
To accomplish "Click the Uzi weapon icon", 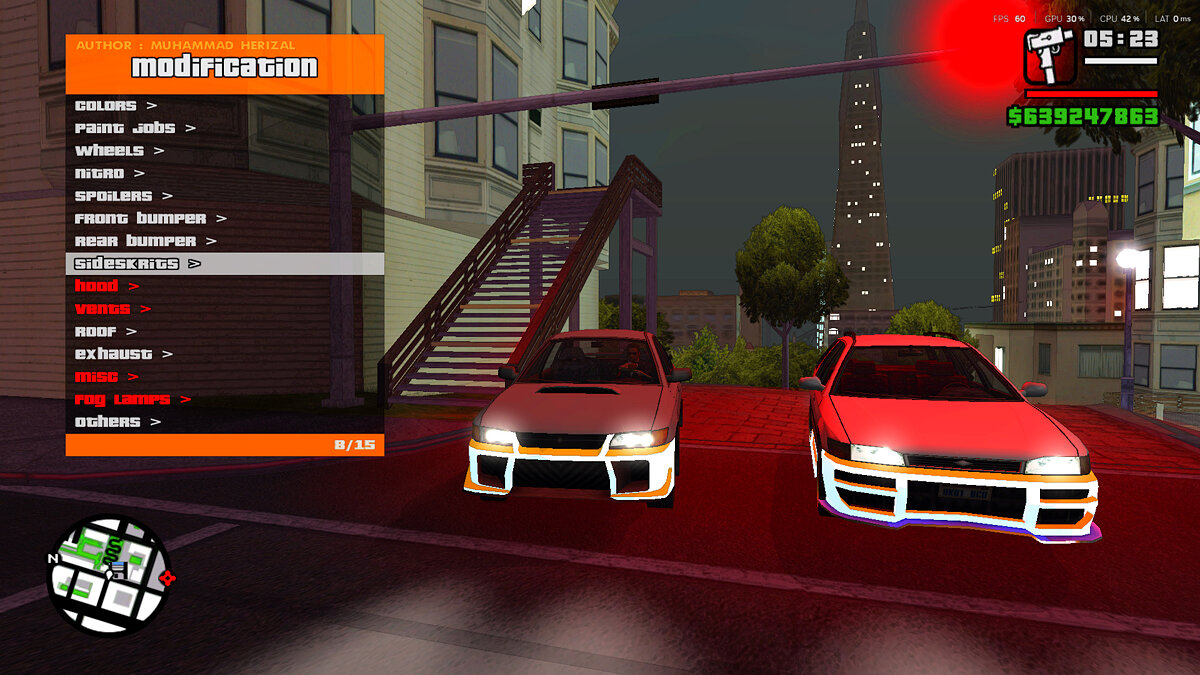I will [1048, 56].
